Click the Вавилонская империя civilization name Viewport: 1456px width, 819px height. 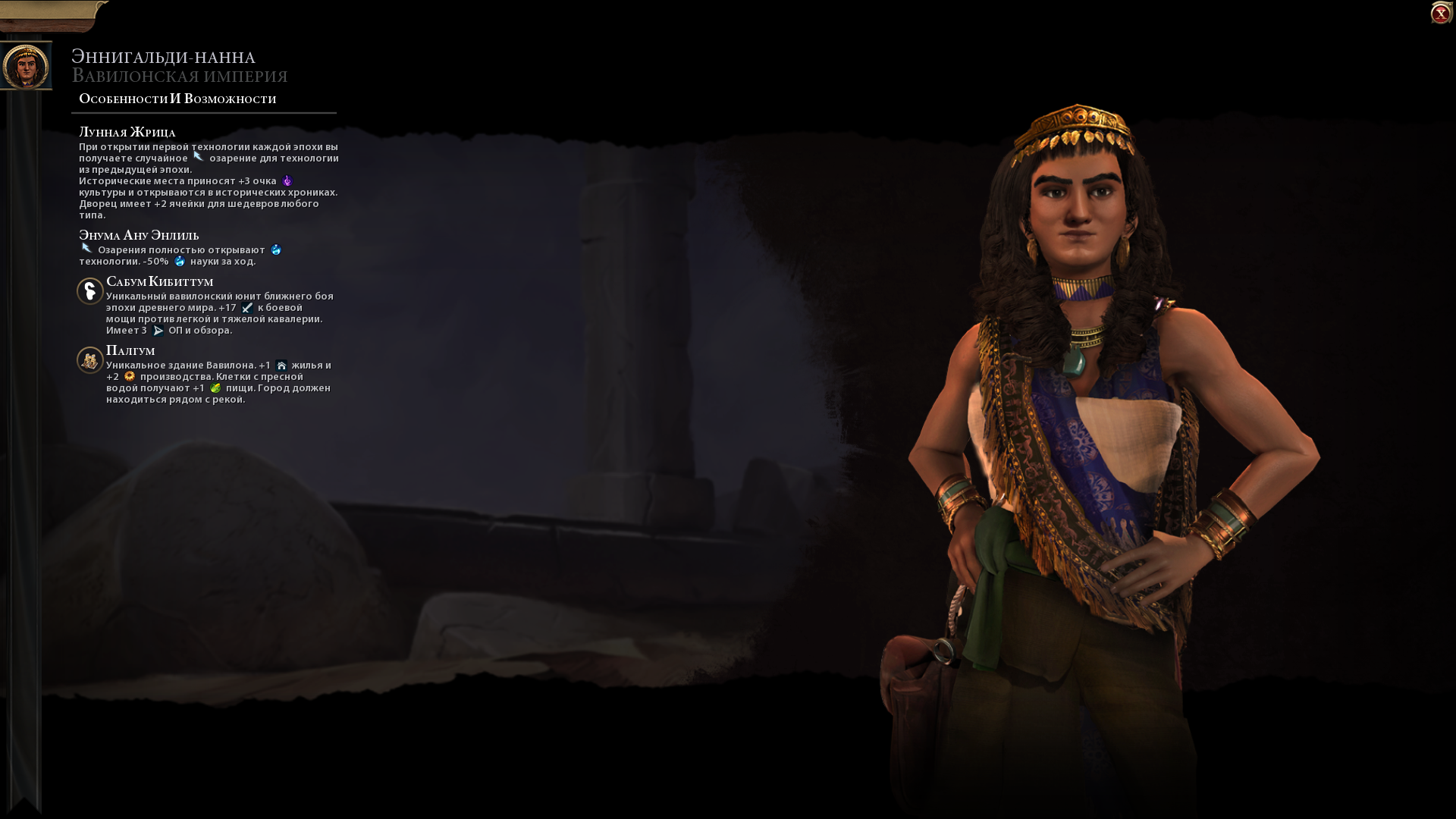(180, 76)
